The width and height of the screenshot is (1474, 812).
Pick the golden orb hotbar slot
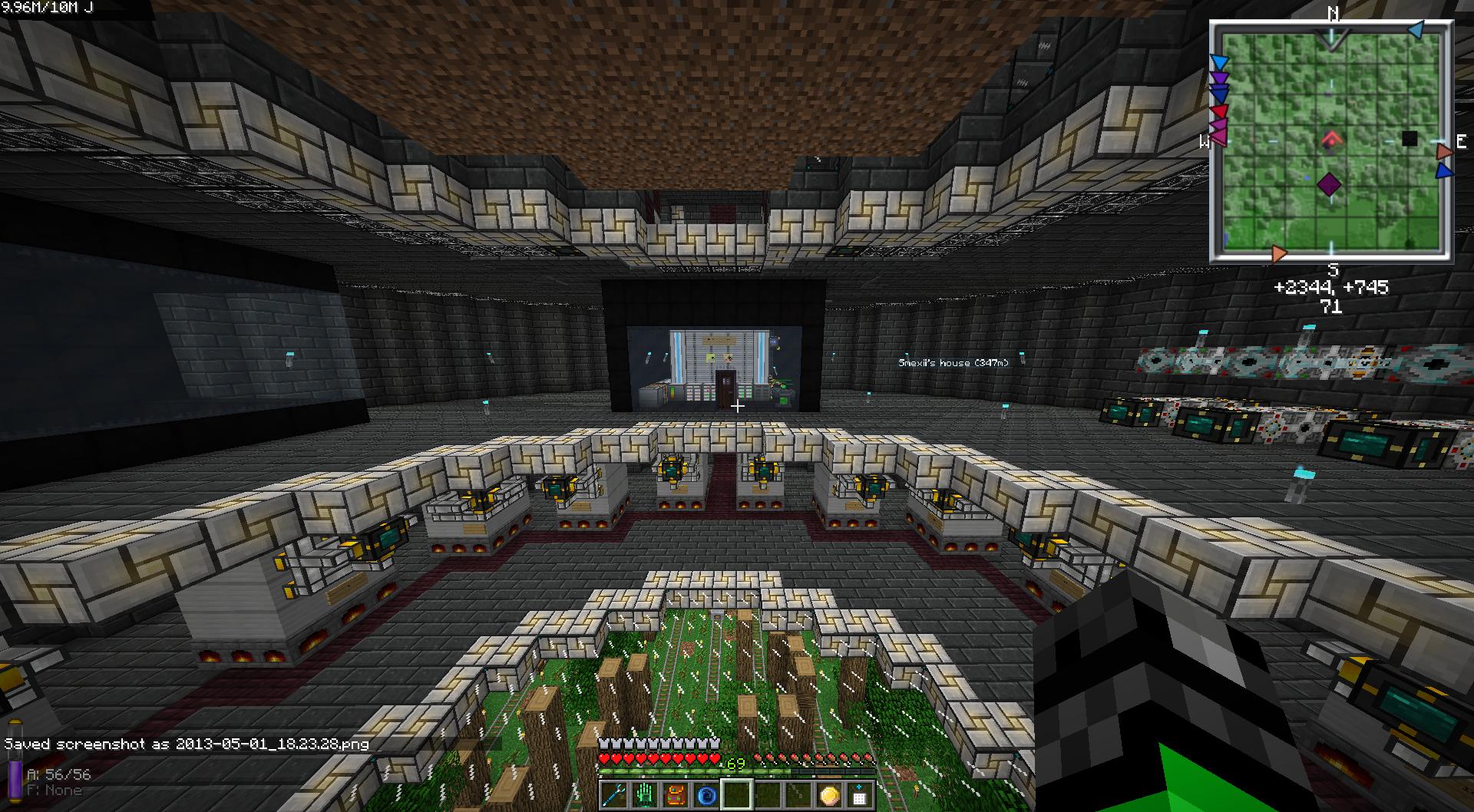(x=830, y=794)
